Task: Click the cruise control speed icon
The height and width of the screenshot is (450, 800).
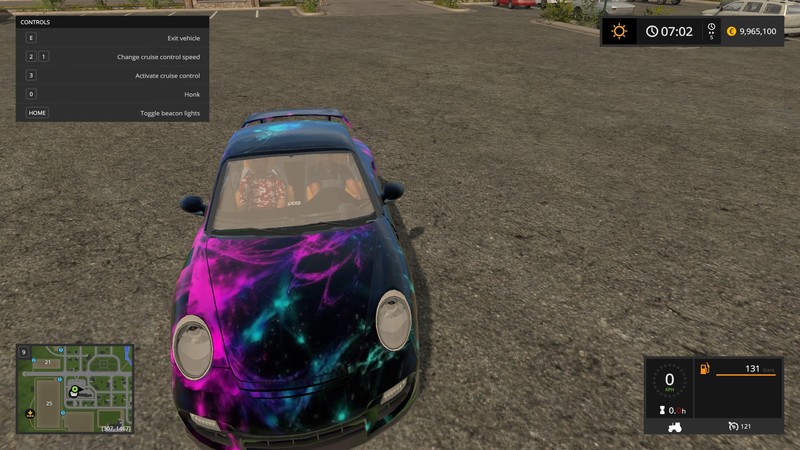Action: (x=732, y=426)
